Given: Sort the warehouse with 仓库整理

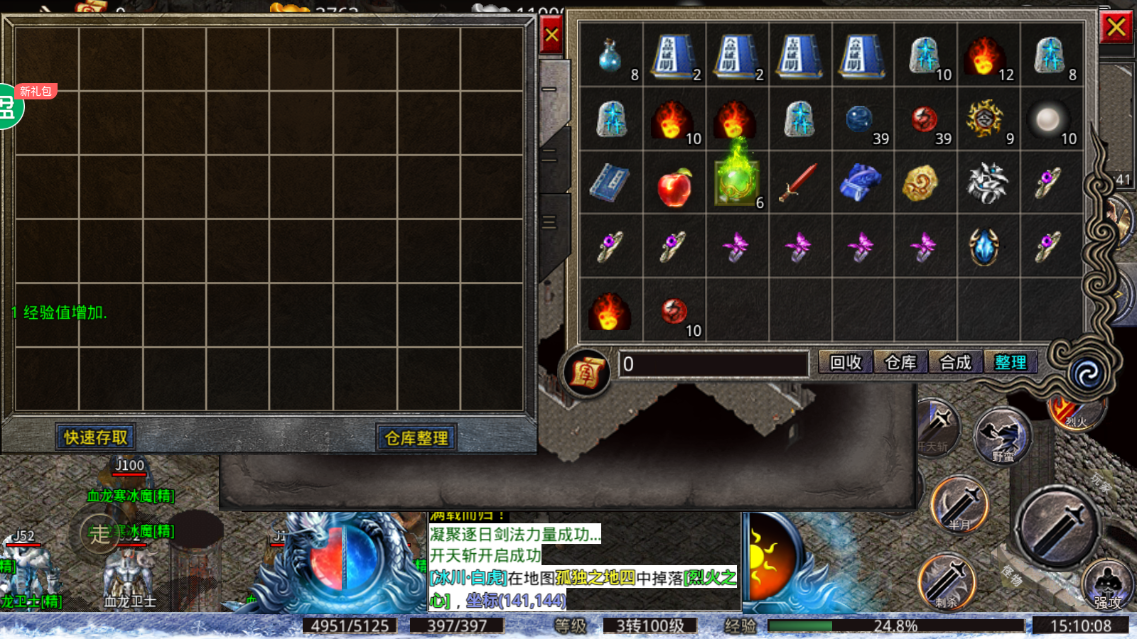Looking at the screenshot, I should (416, 438).
